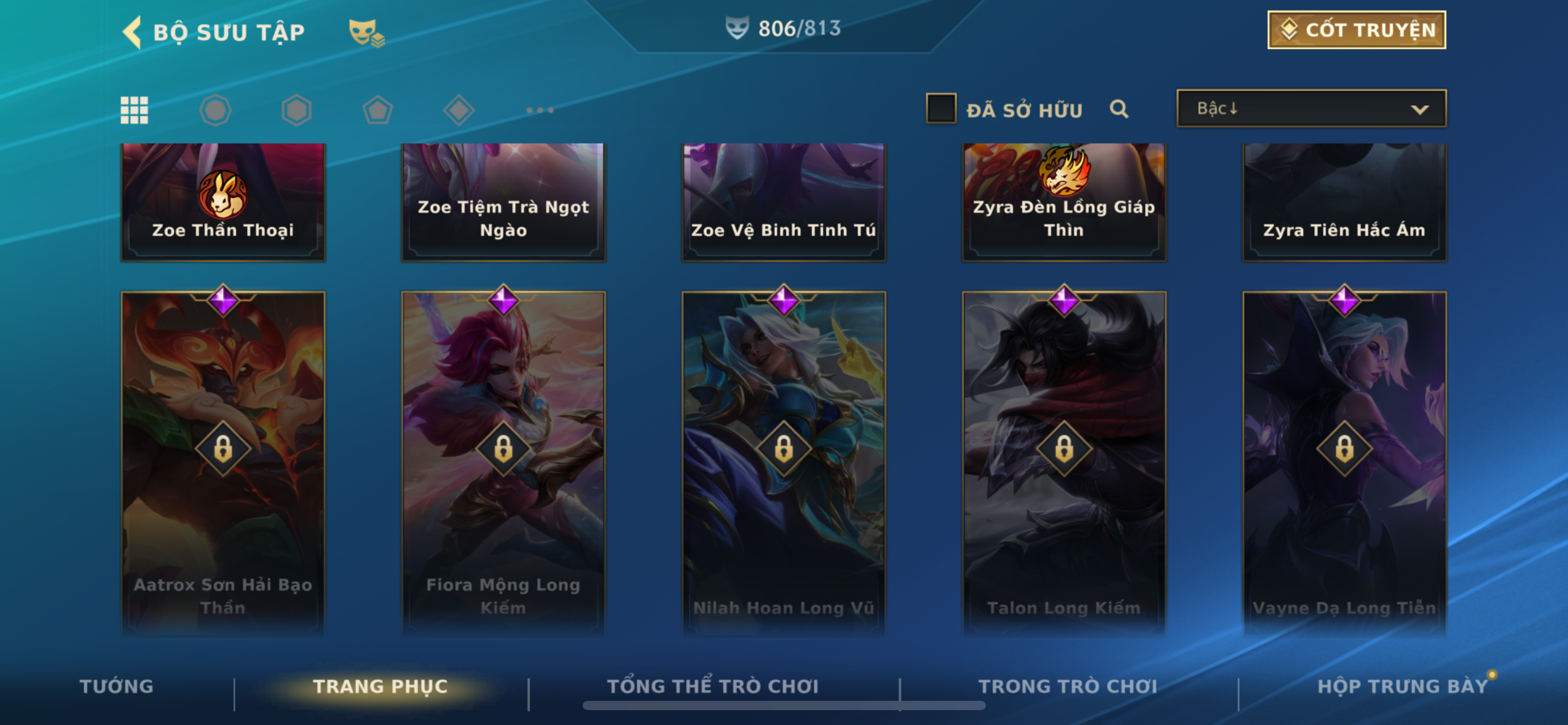
Task: Open the Vayne Dạ Long Tiễn card
Action: pos(1344,462)
